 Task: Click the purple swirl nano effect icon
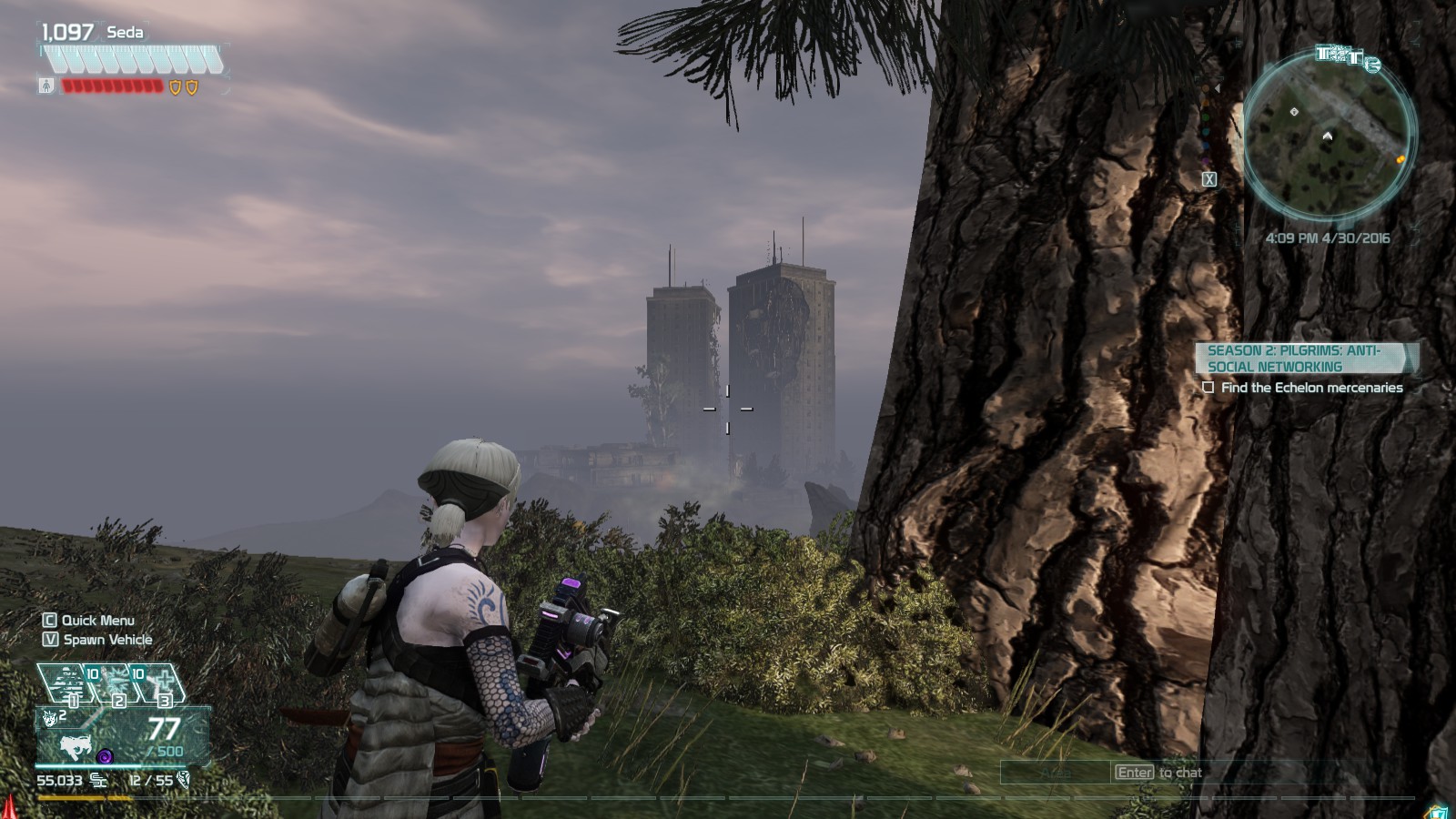pyautogui.click(x=105, y=755)
